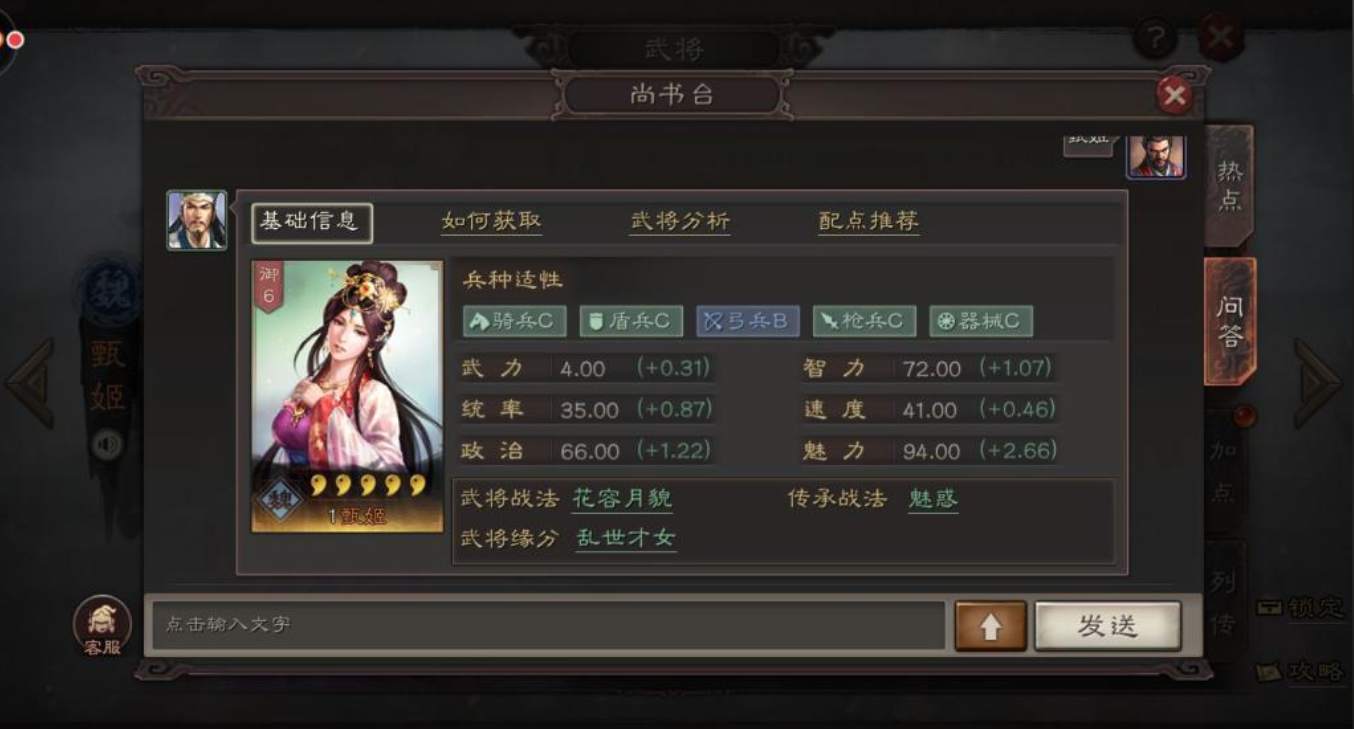
Task: Toggle the orange send-arrow button near input
Action: point(991,624)
